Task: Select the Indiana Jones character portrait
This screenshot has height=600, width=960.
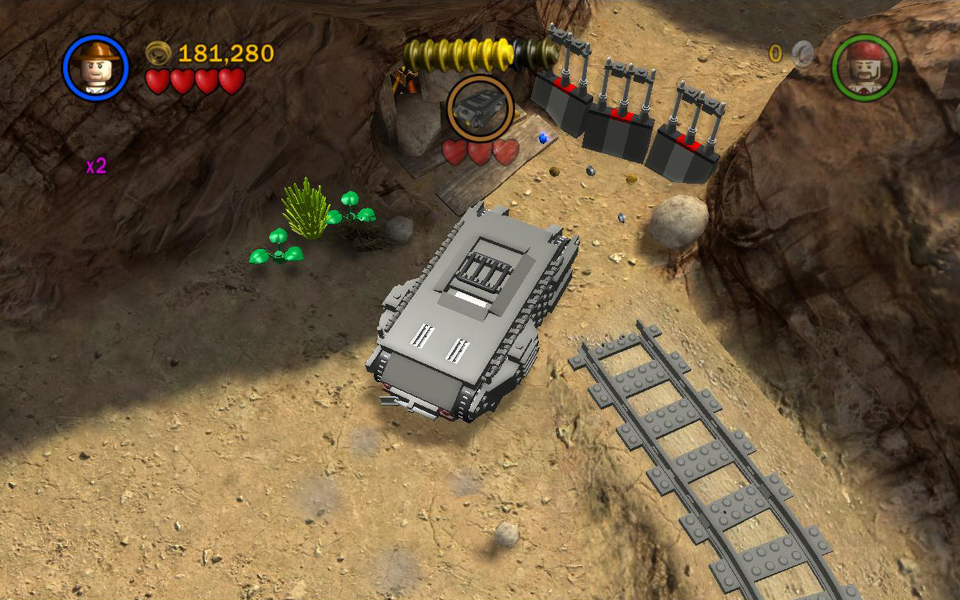Action: (x=96, y=68)
